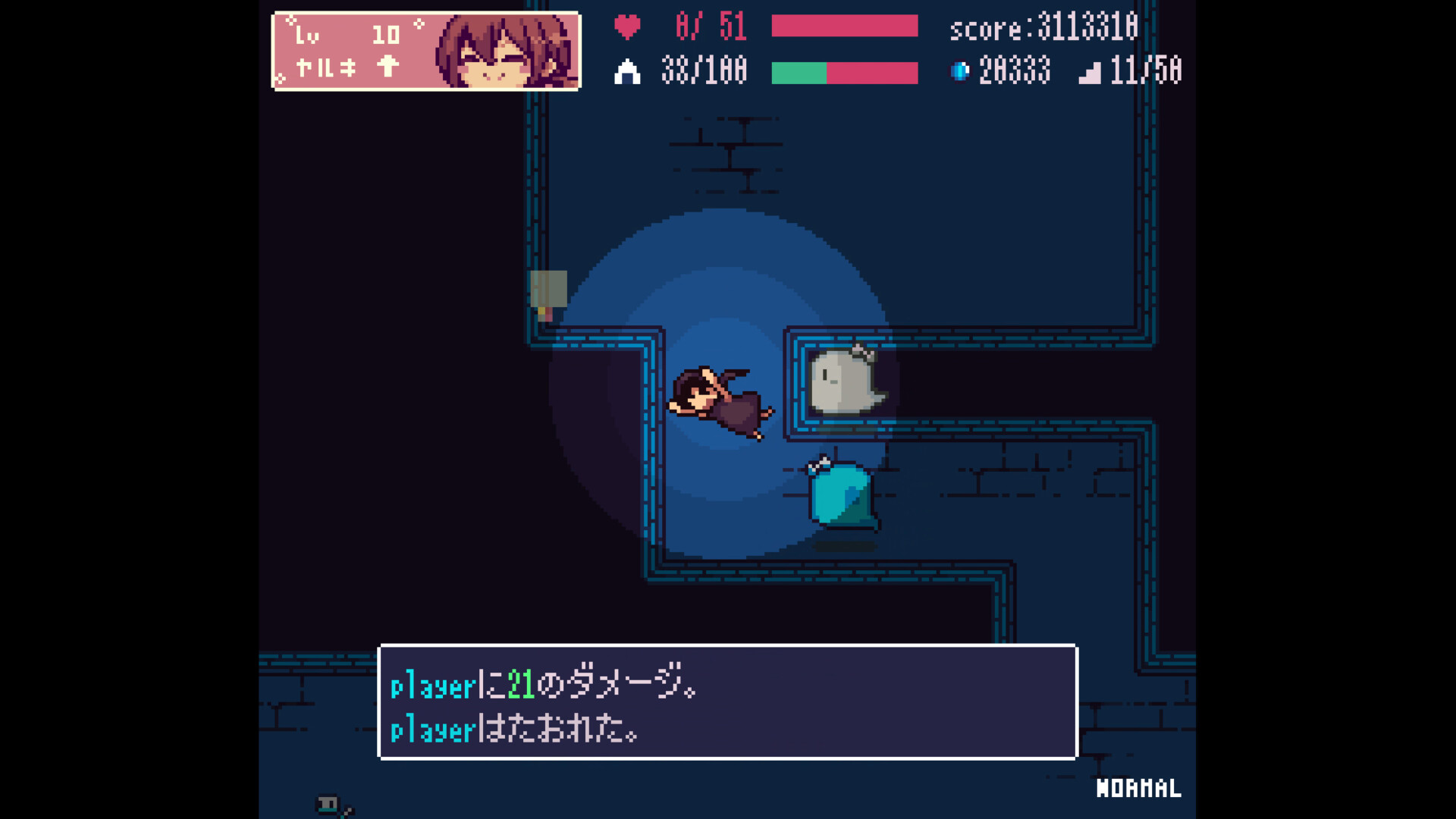Click the onigiri satiety icon
This screenshot has height=819, width=1456.
[628, 71]
